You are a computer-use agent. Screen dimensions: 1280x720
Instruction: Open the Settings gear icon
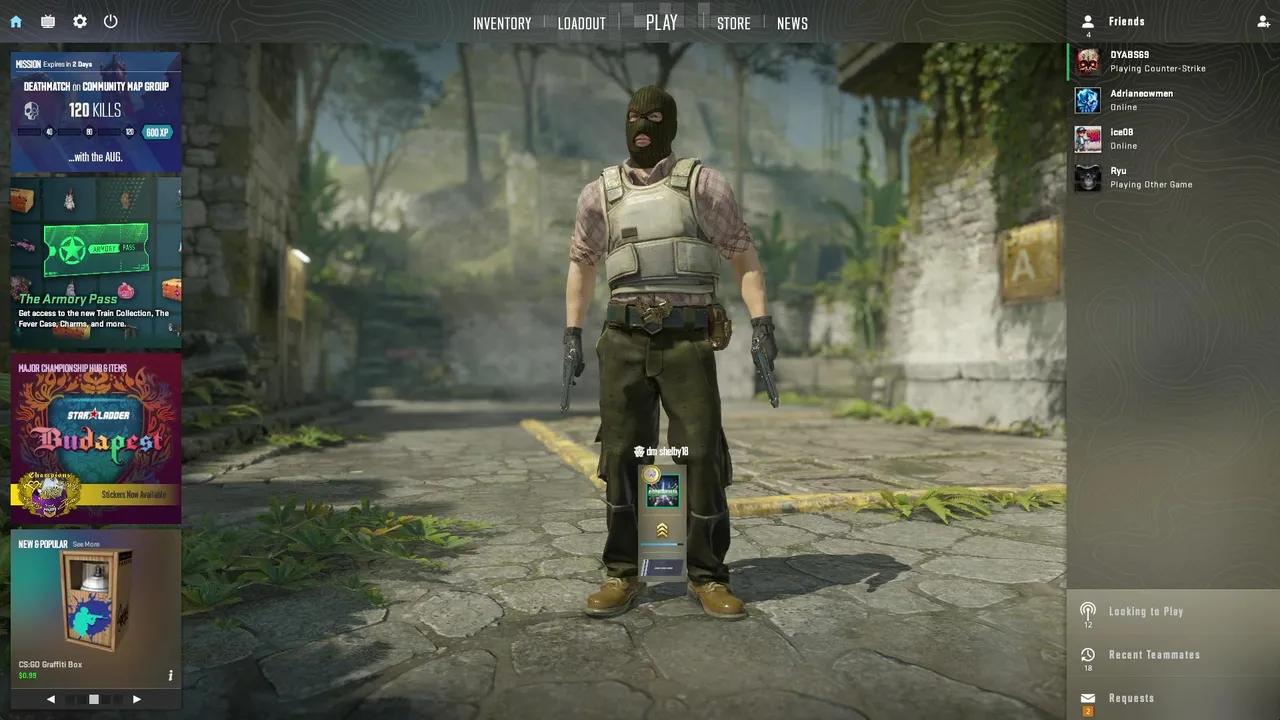point(79,21)
